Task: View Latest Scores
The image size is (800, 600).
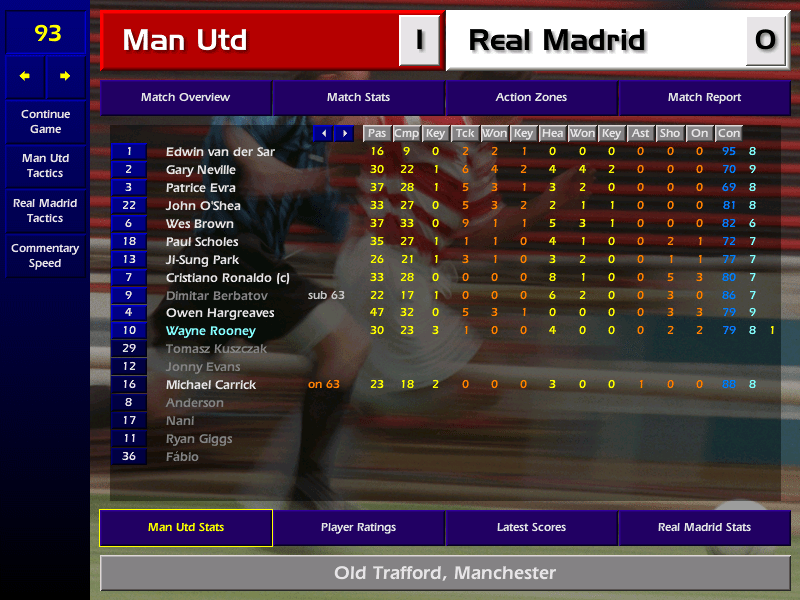Action: [x=531, y=528]
